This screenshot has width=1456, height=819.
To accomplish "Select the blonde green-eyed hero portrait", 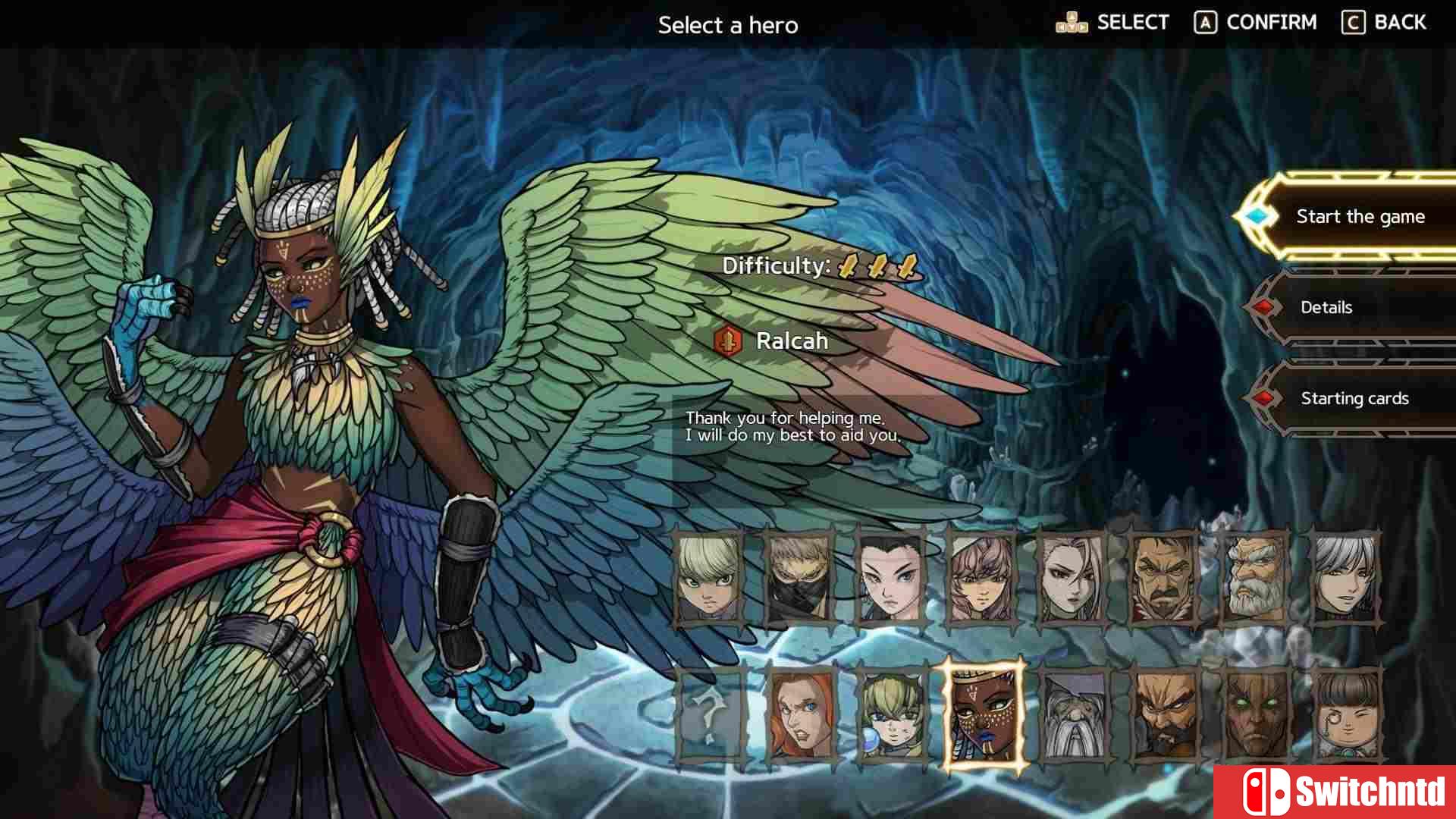I will click(x=708, y=579).
